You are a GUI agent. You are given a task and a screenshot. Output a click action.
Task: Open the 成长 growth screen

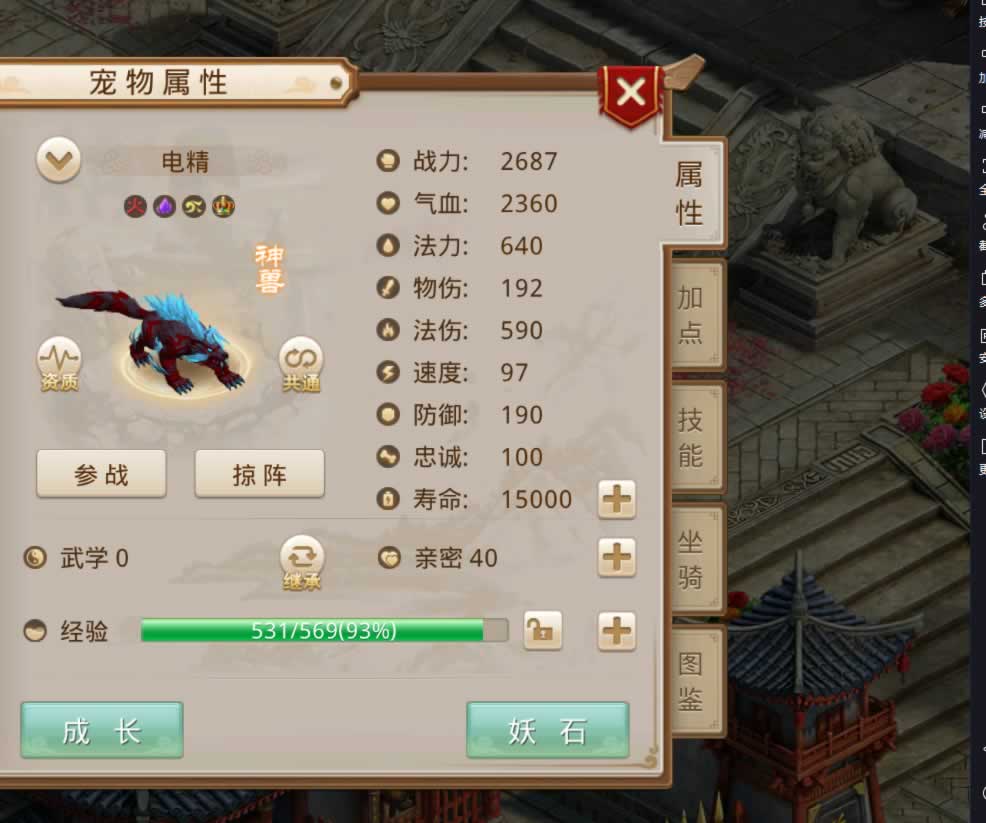click(102, 731)
